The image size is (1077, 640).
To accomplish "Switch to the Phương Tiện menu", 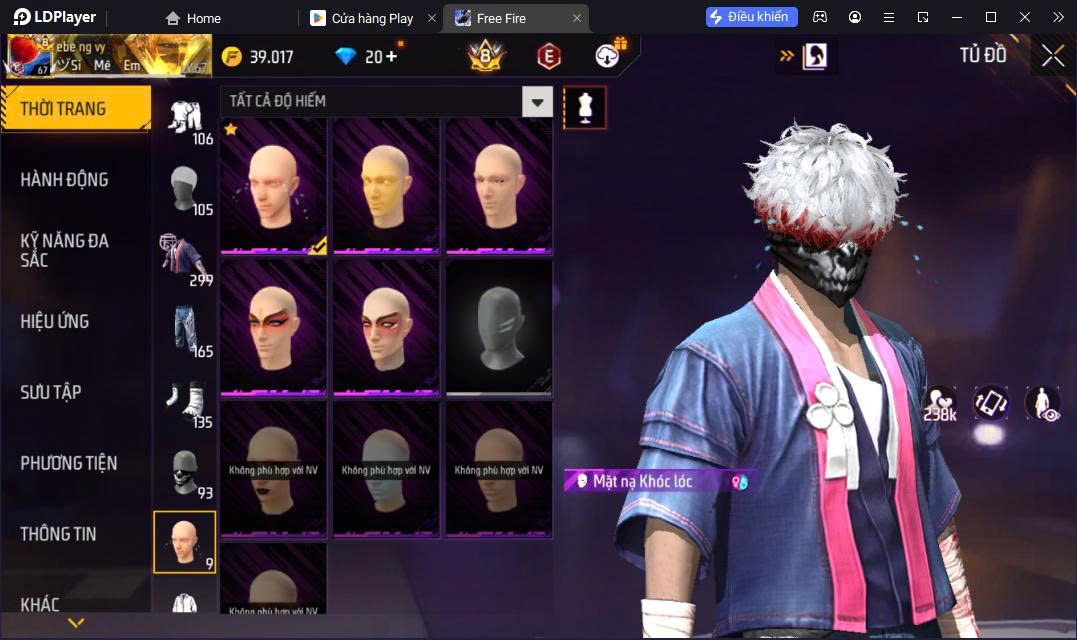I will (68, 463).
